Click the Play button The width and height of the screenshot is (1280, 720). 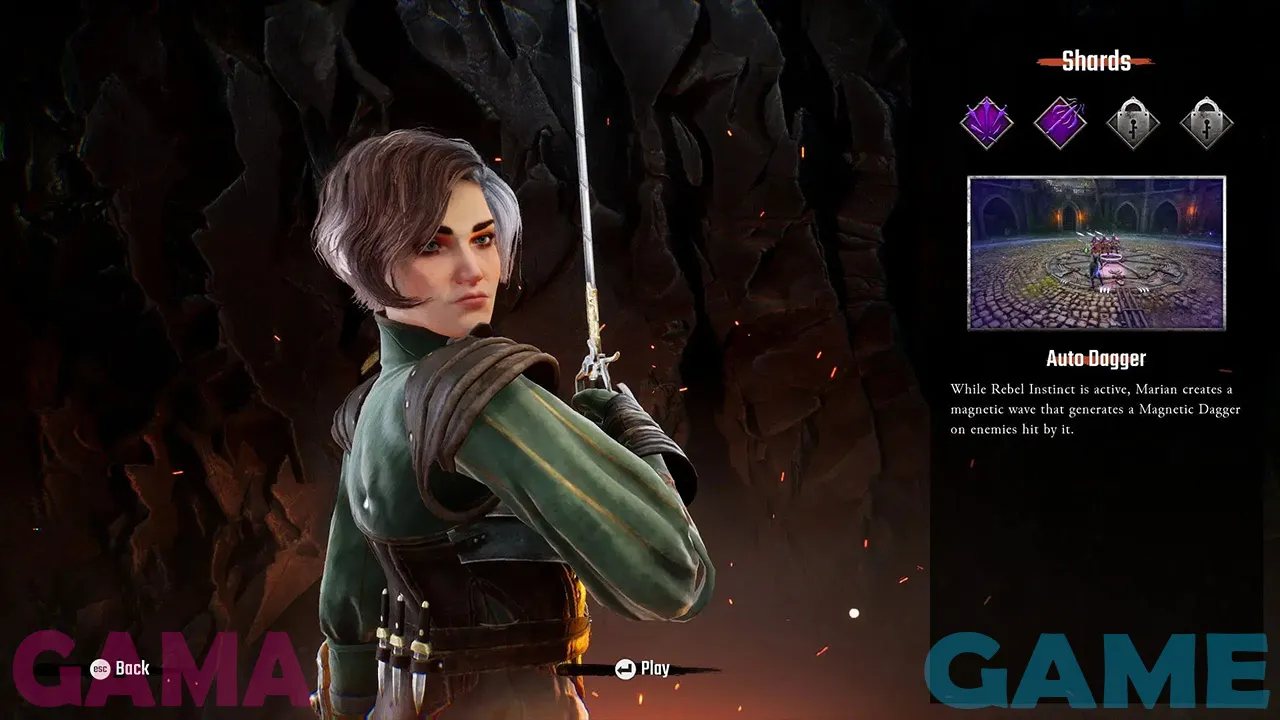tap(643, 669)
